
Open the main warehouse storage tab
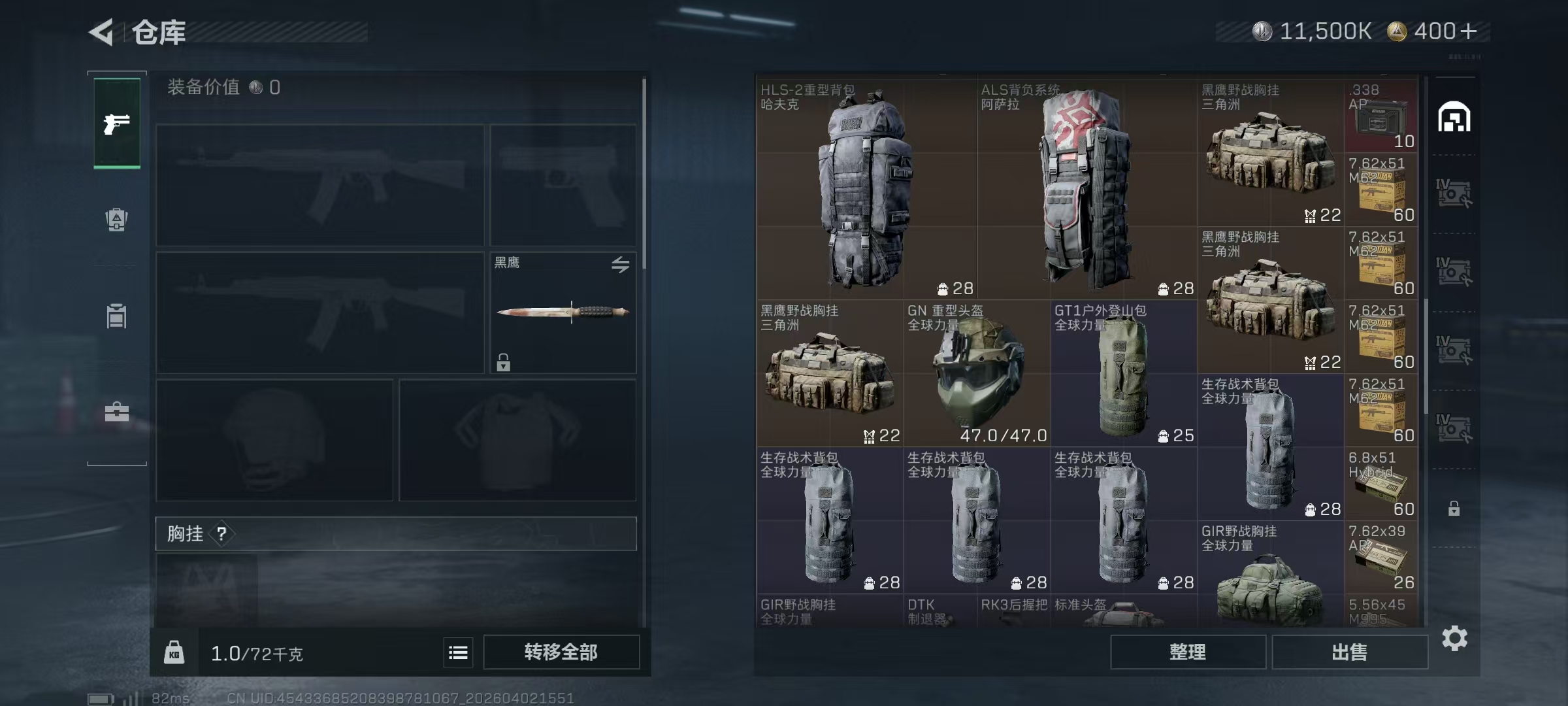pos(1454,118)
